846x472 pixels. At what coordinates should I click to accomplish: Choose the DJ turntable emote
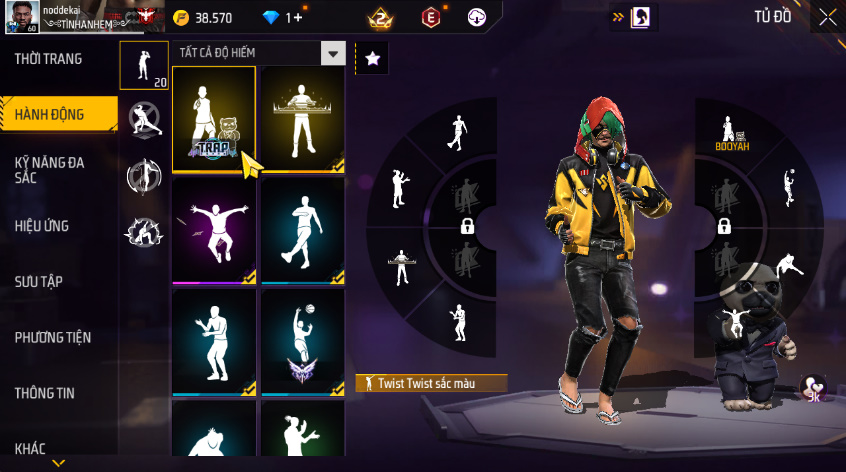point(302,120)
